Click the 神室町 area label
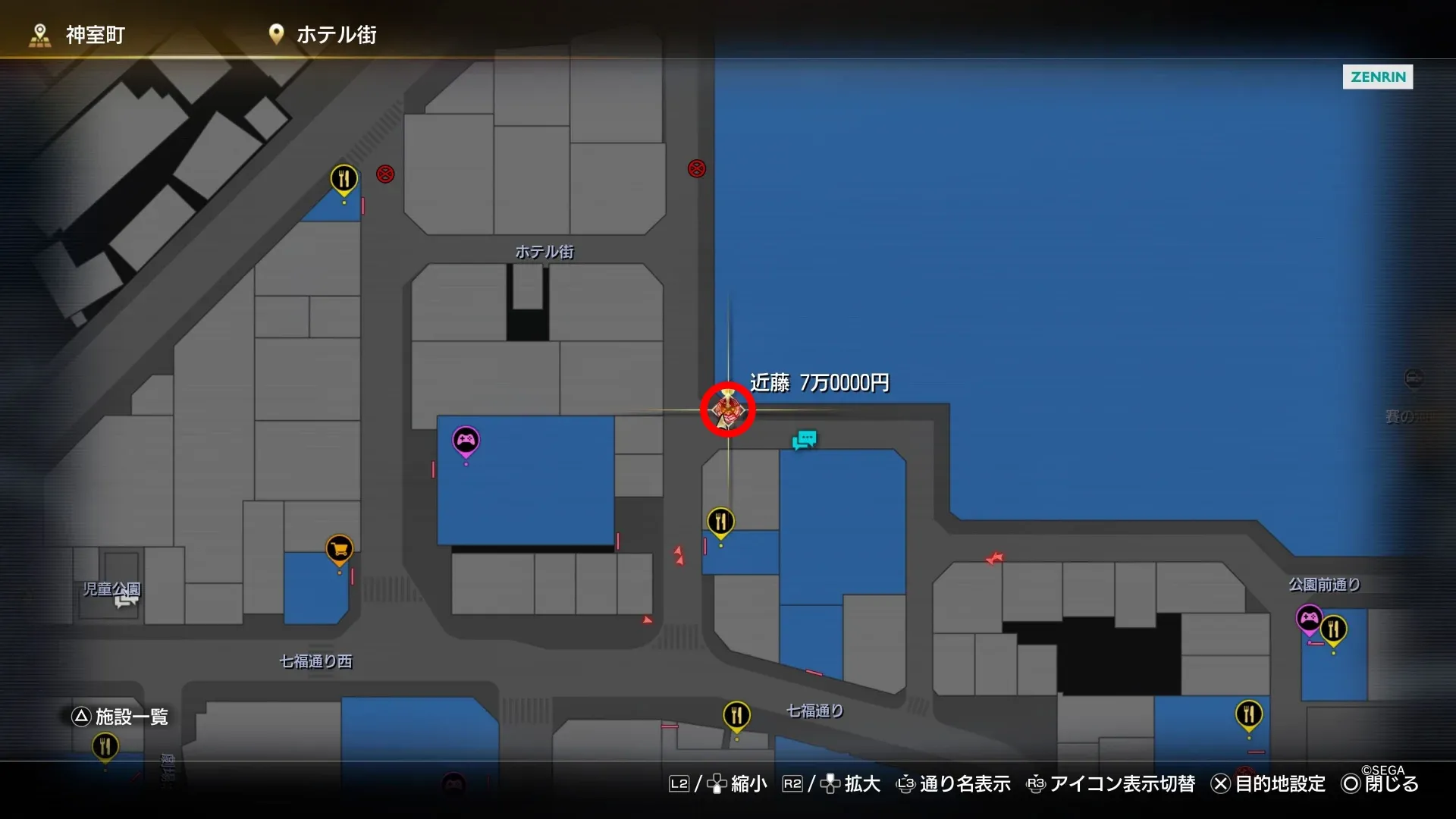 pyautogui.click(x=95, y=34)
